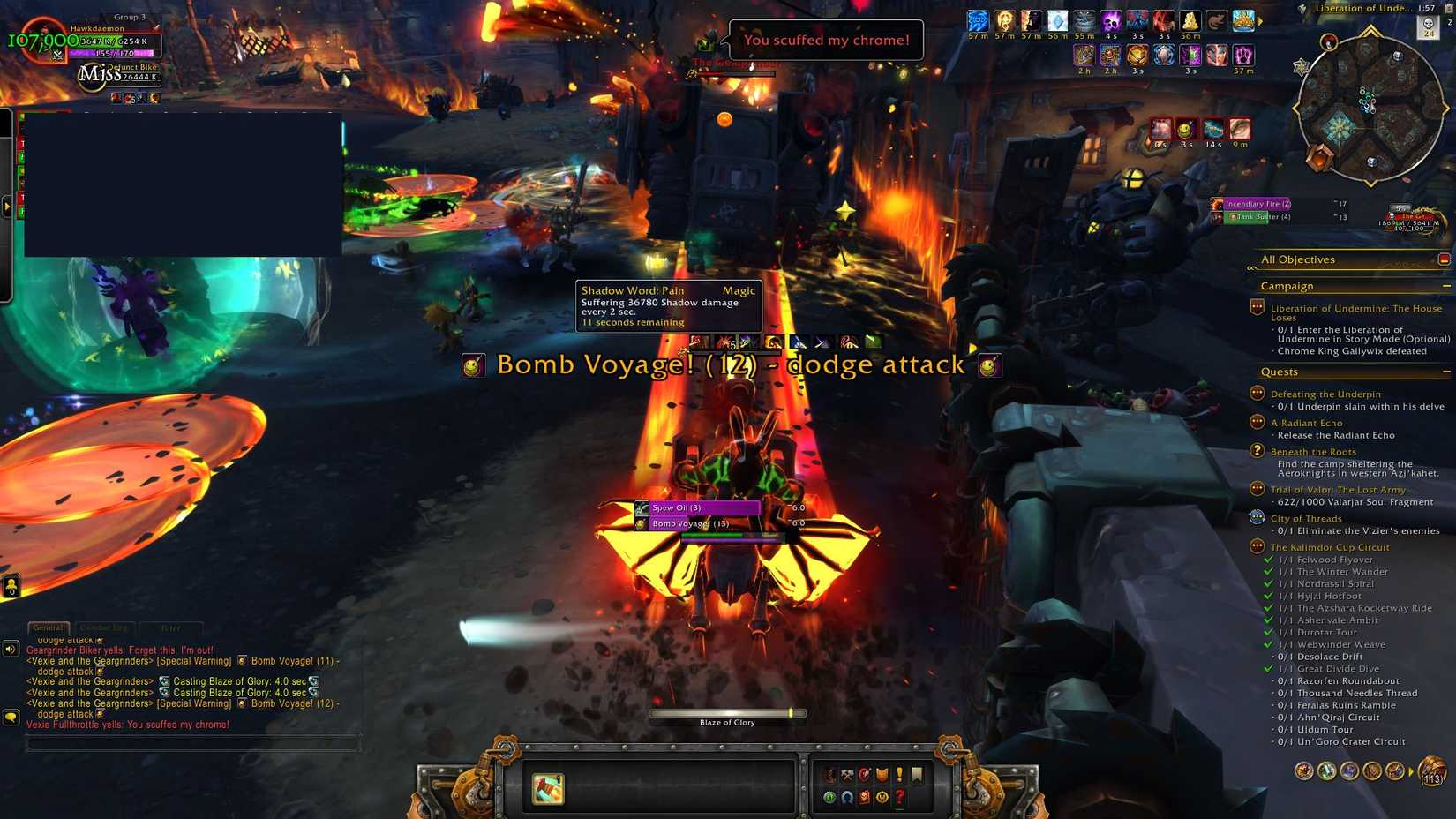Click the chat input field
Viewport: 1456px width, 819px height.
194,743
